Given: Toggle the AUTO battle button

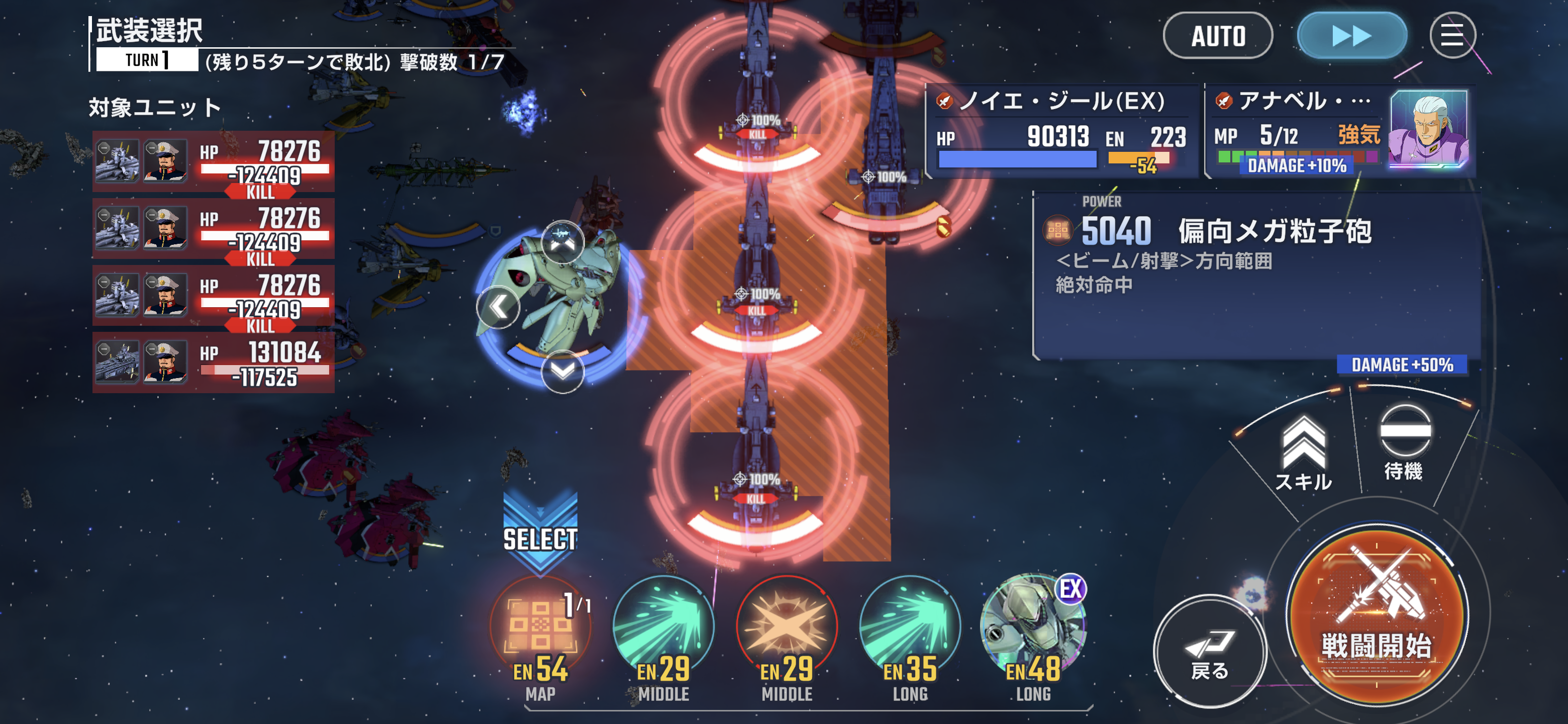Looking at the screenshot, I should pyautogui.click(x=1217, y=36).
